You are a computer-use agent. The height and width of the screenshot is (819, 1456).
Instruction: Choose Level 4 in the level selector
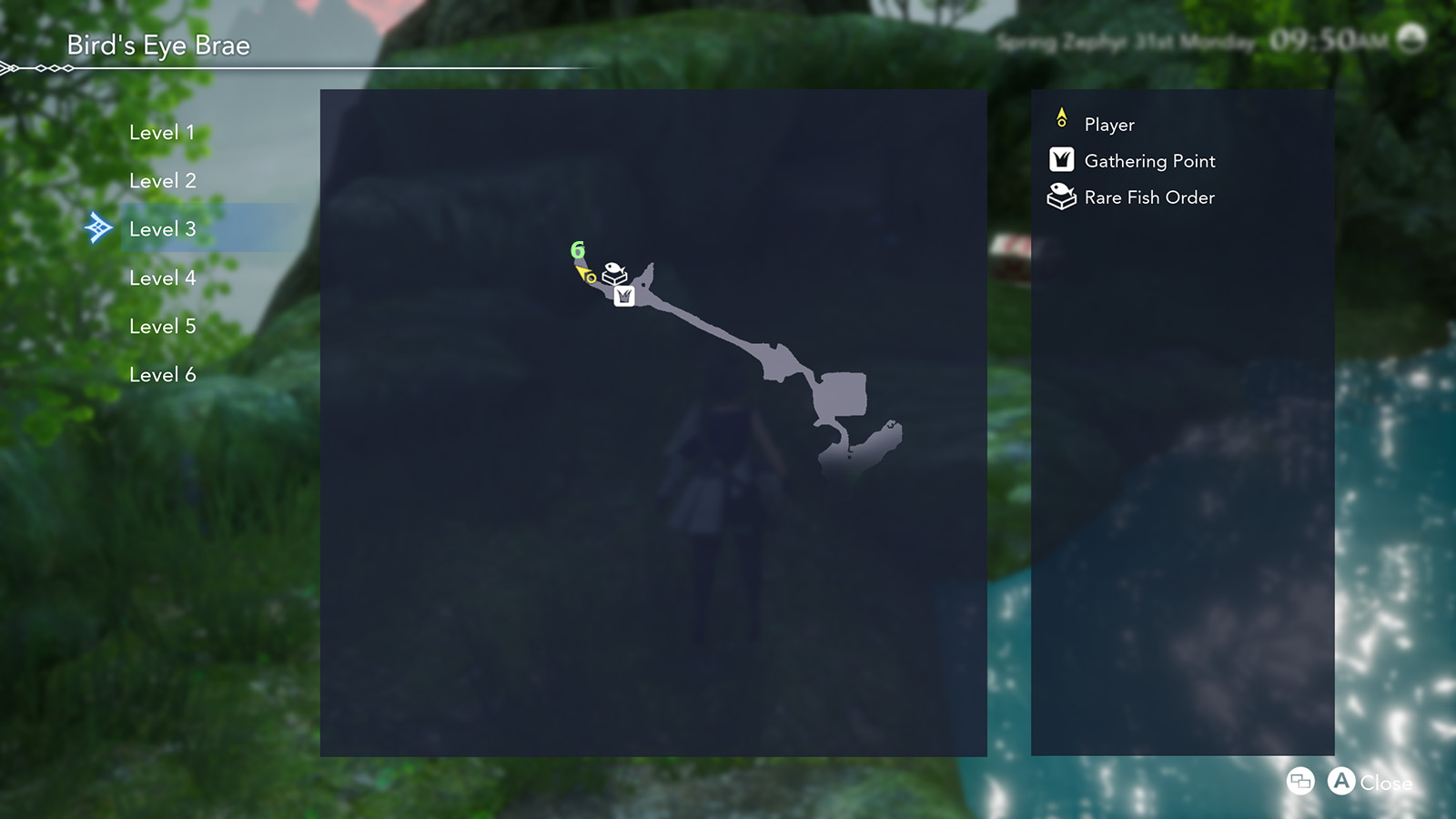[x=163, y=278]
